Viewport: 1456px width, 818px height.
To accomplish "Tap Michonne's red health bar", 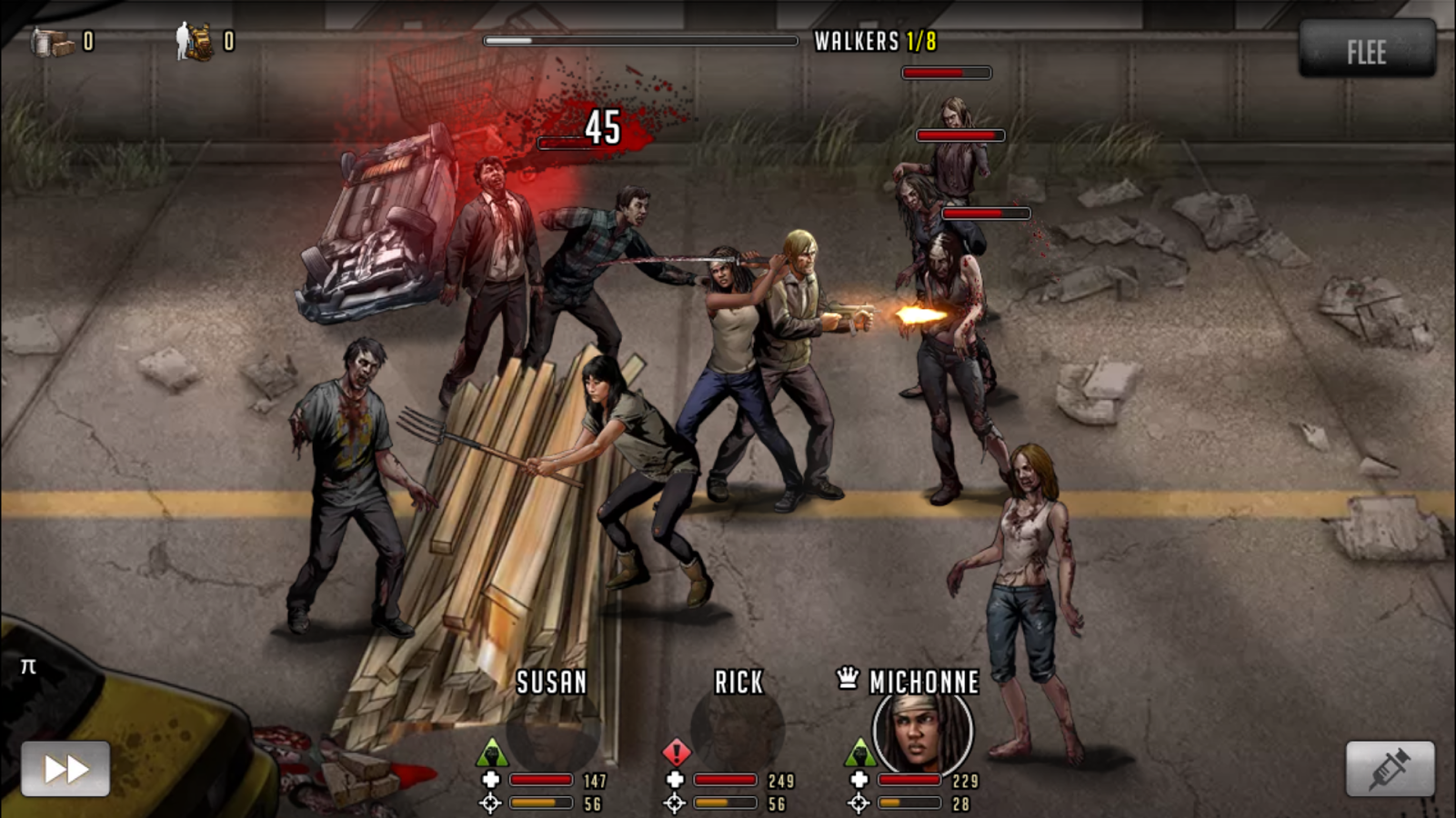I will coord(909,780).
